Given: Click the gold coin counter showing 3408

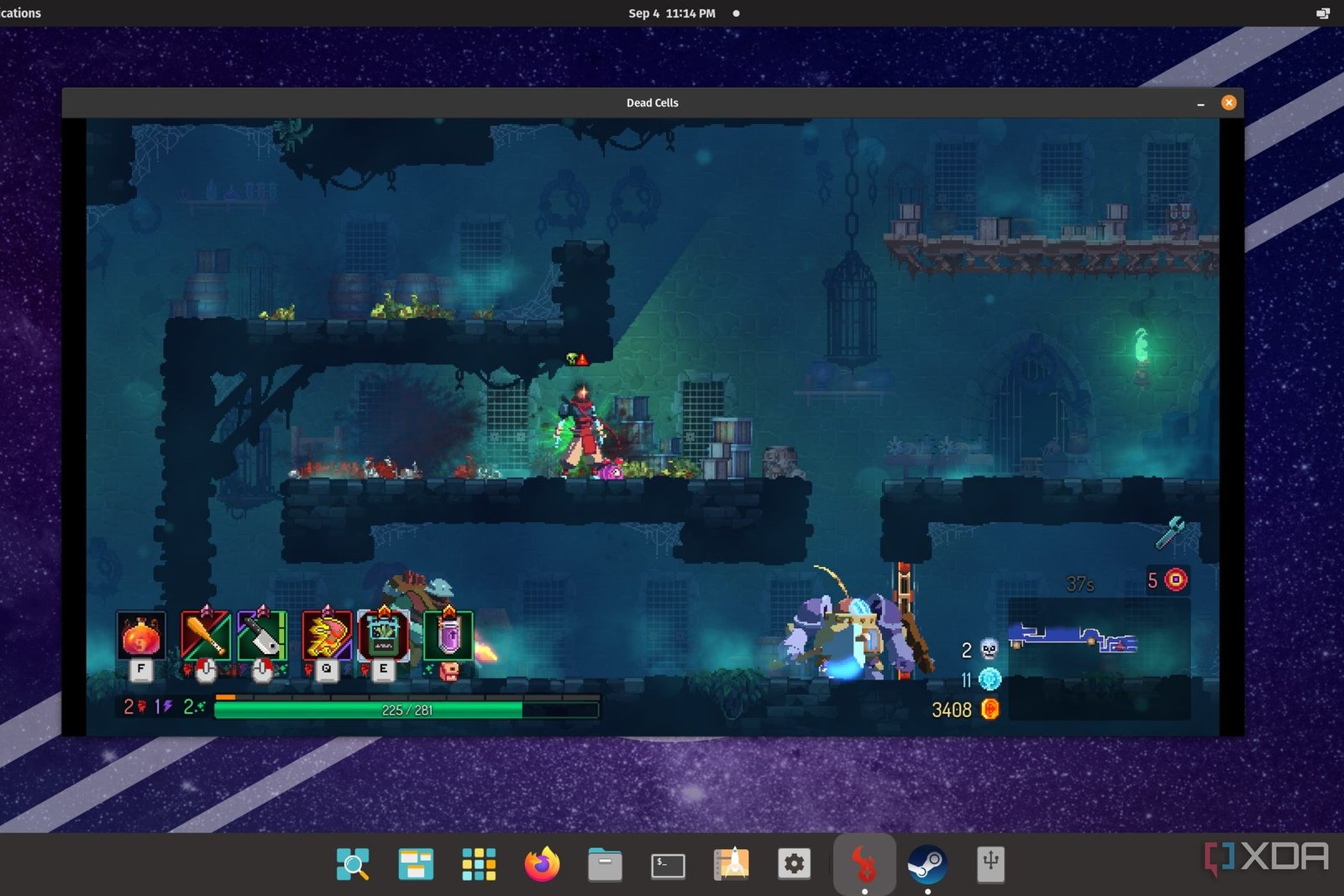Looking at the screenshot, I should tap(990, 710).
